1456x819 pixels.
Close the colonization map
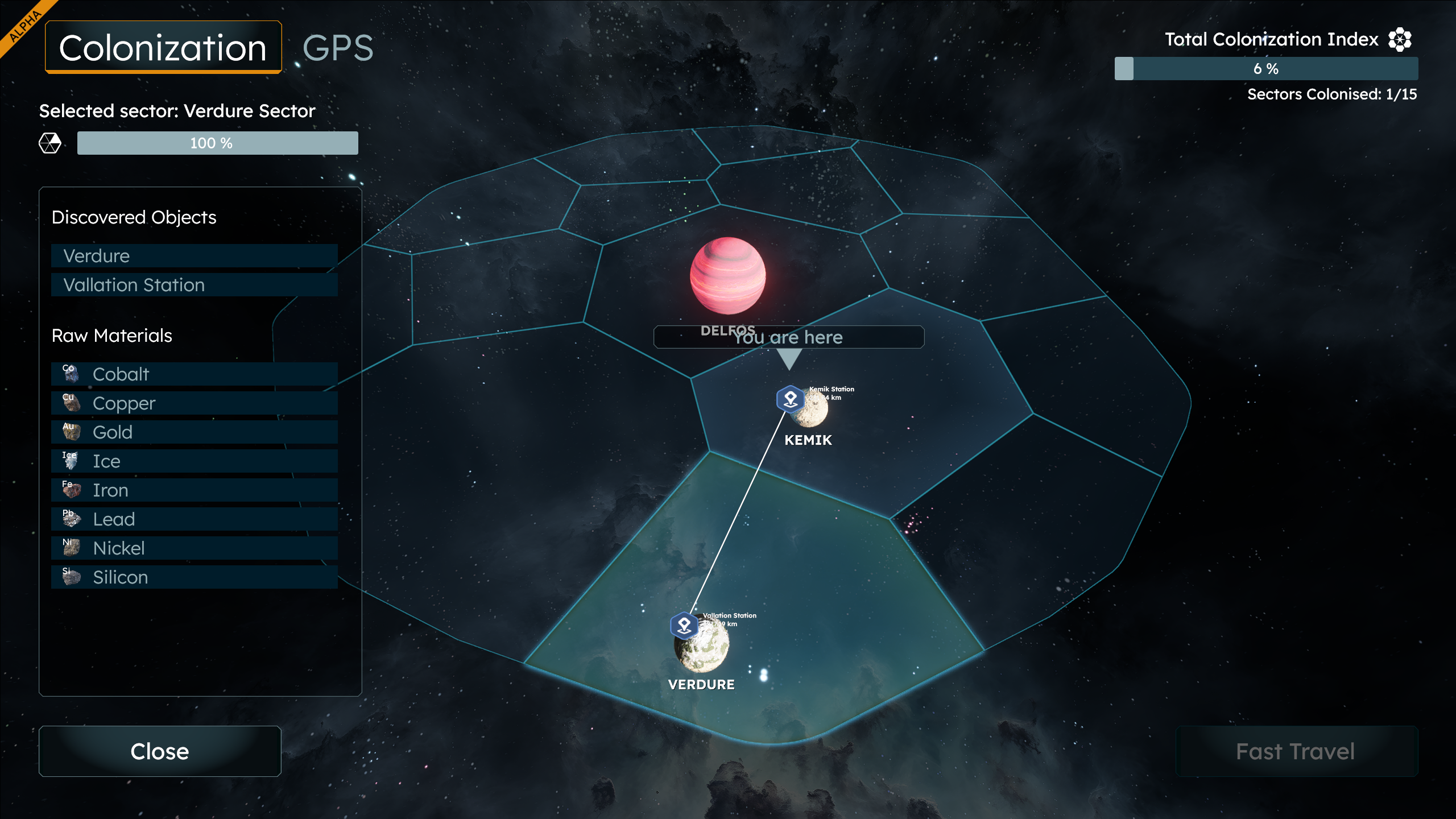pos(160,751)
